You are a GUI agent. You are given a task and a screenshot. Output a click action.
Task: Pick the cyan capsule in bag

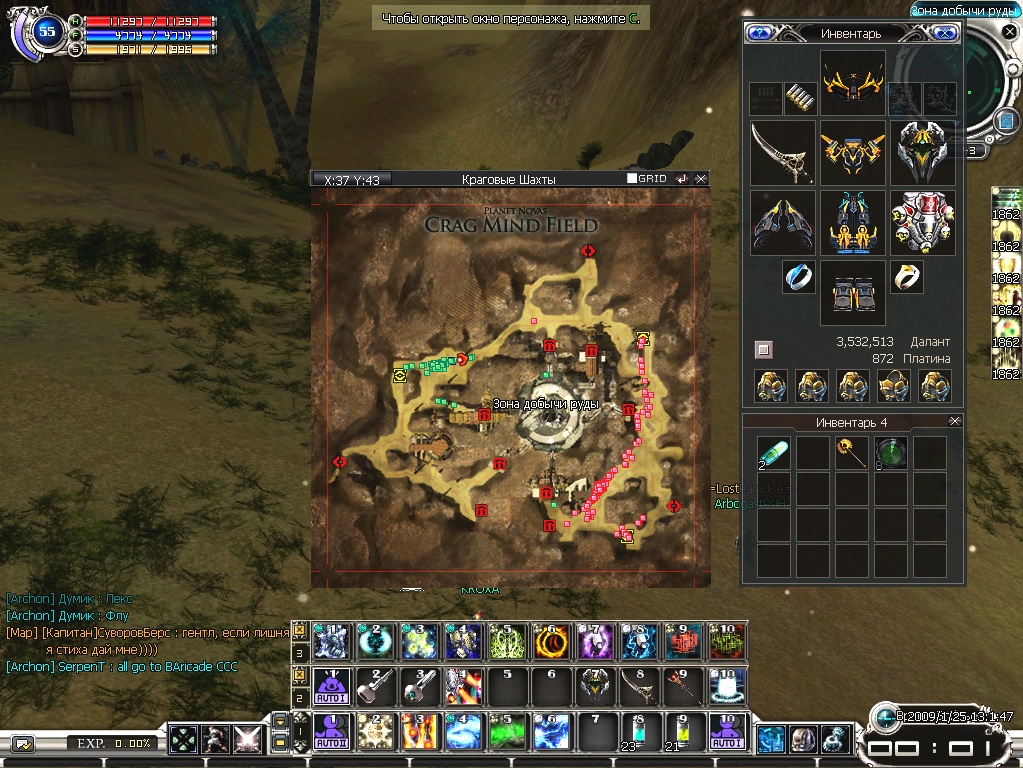[x=773, y=452]
